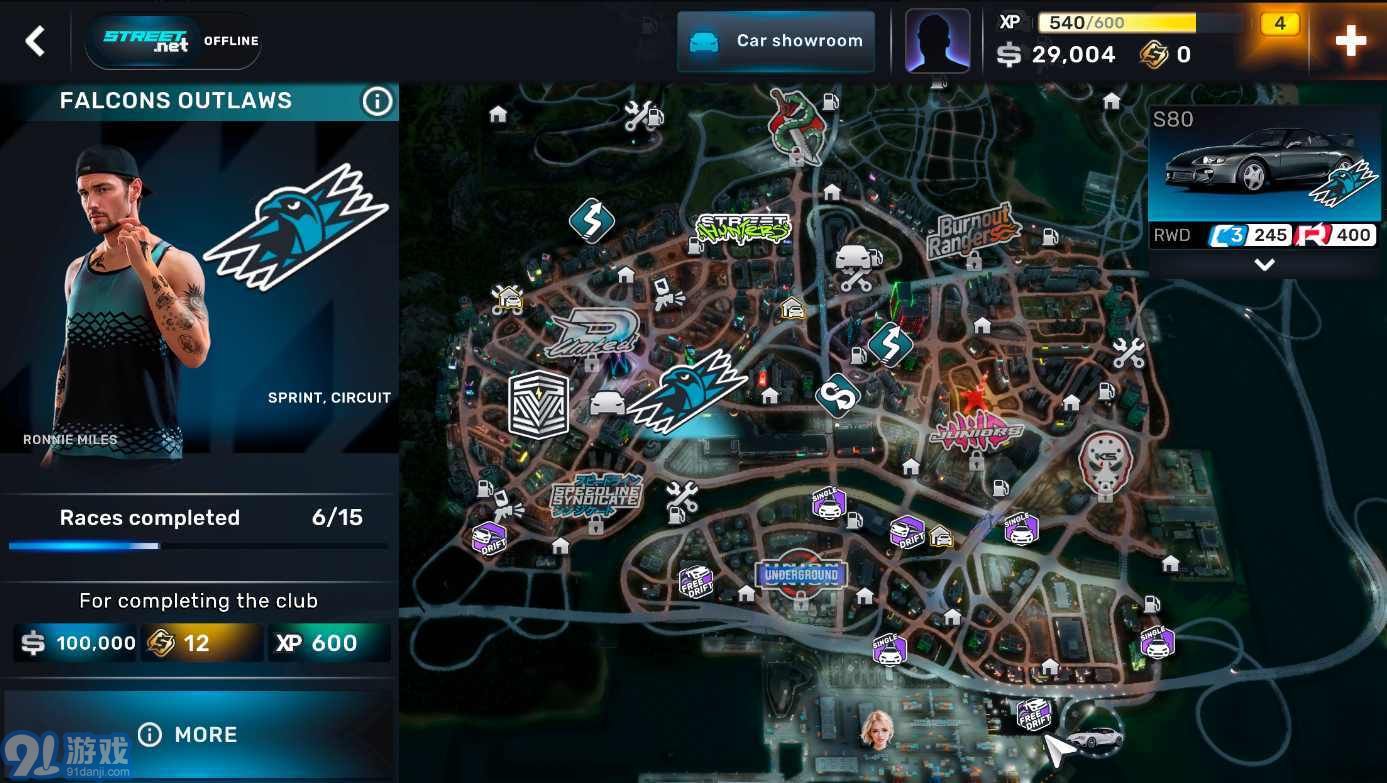Open a purple Free Drift event icon
1387x783 pixels.
(x=696, y=580)
